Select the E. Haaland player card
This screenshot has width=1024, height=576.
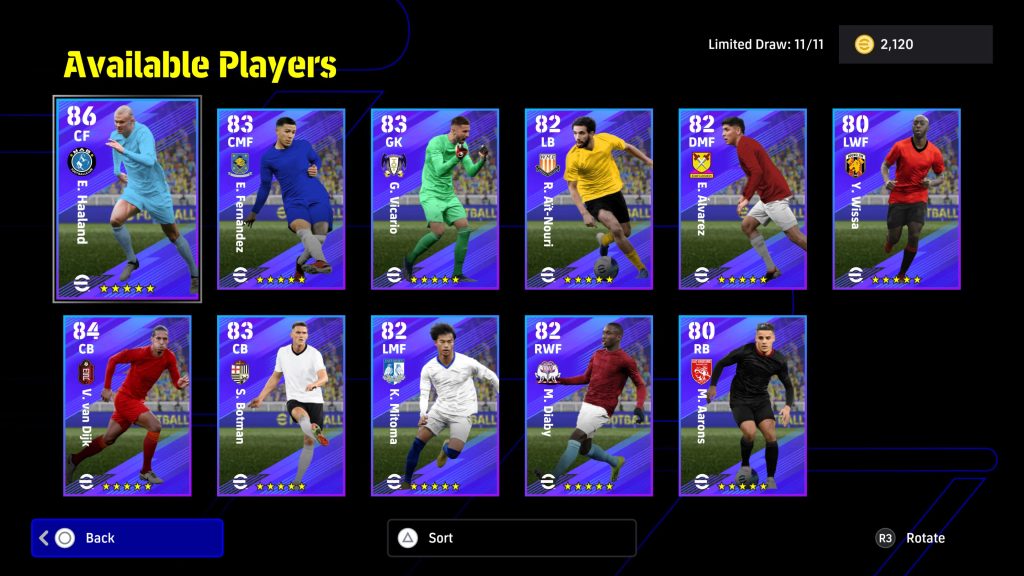127,198
